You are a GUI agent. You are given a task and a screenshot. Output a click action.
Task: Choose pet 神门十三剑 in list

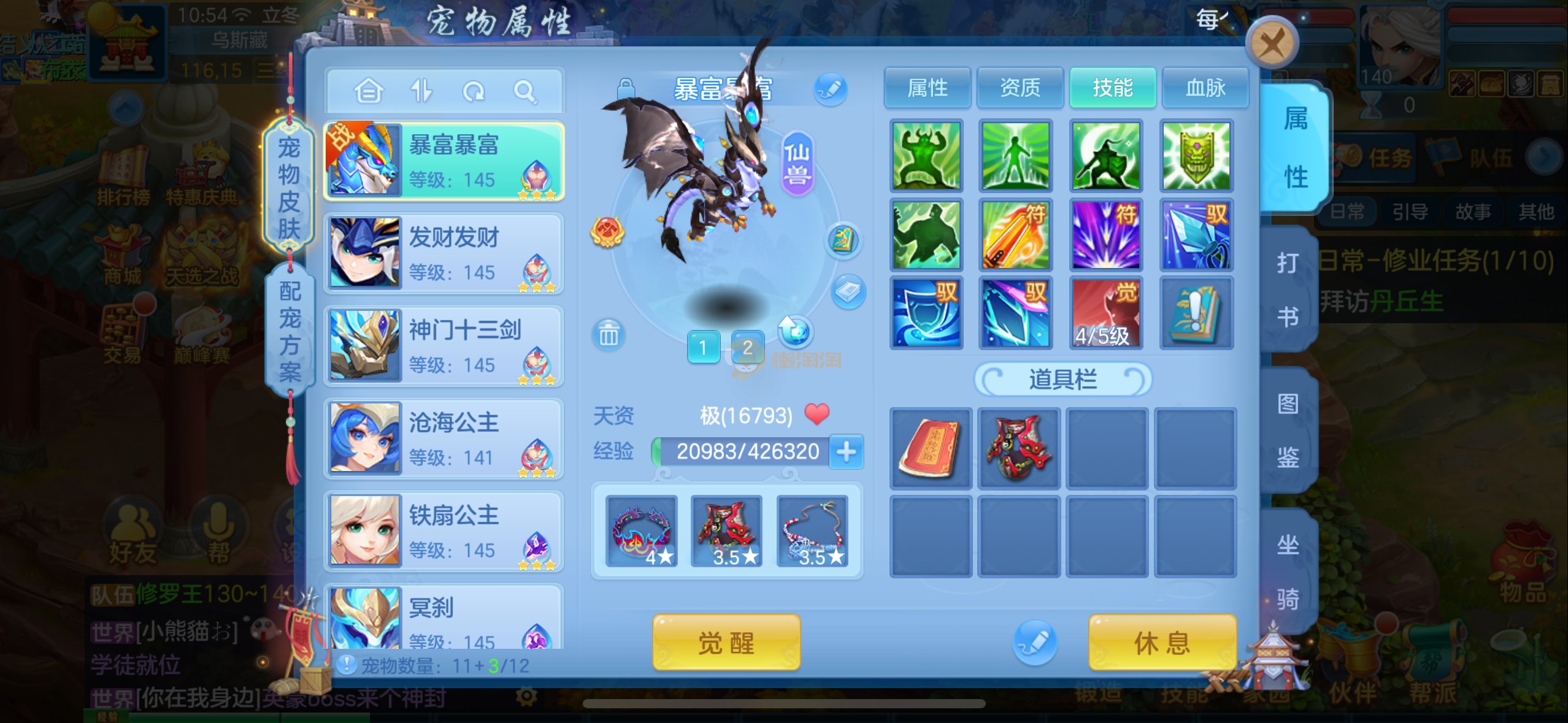(444, 346)
